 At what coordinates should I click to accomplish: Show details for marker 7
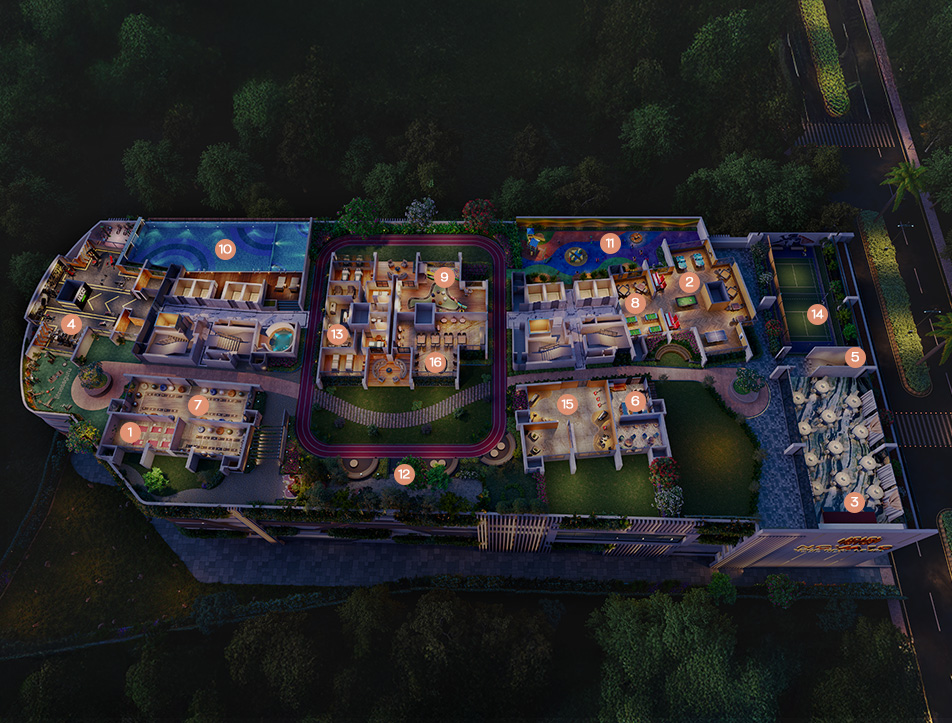click(x=198, y=405)
